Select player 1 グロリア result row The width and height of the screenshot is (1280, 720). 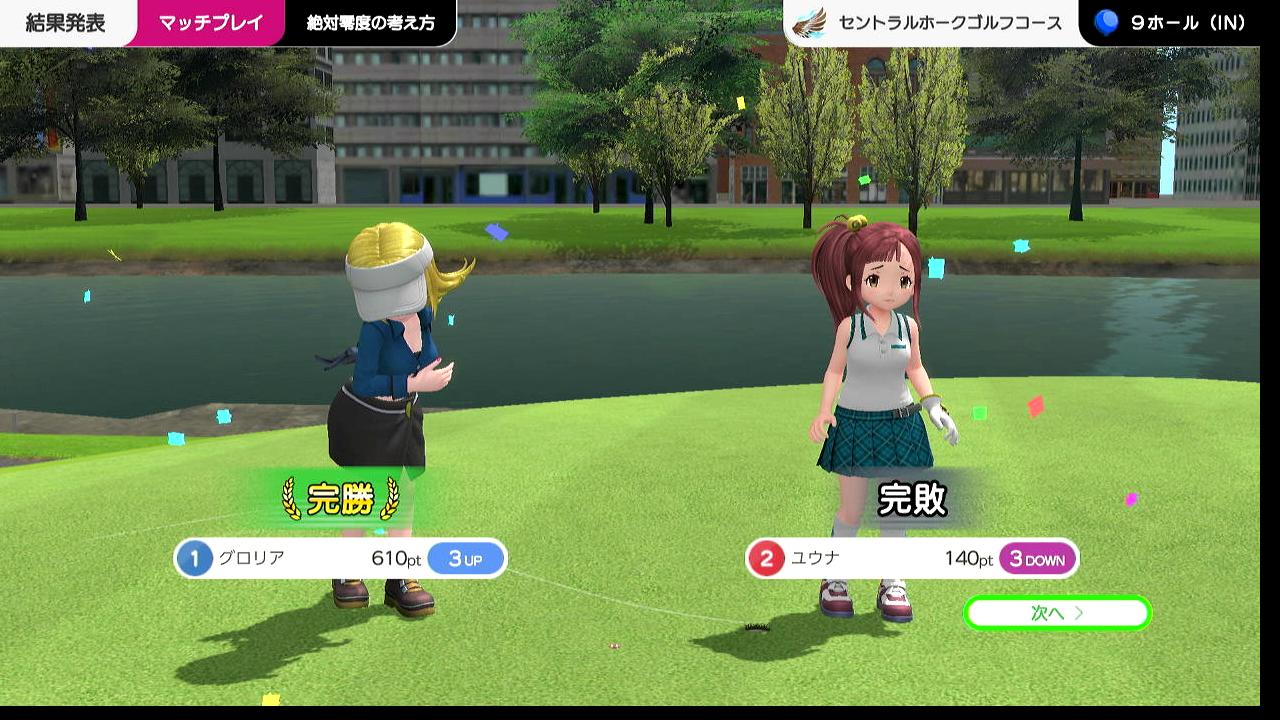point(340,558)
